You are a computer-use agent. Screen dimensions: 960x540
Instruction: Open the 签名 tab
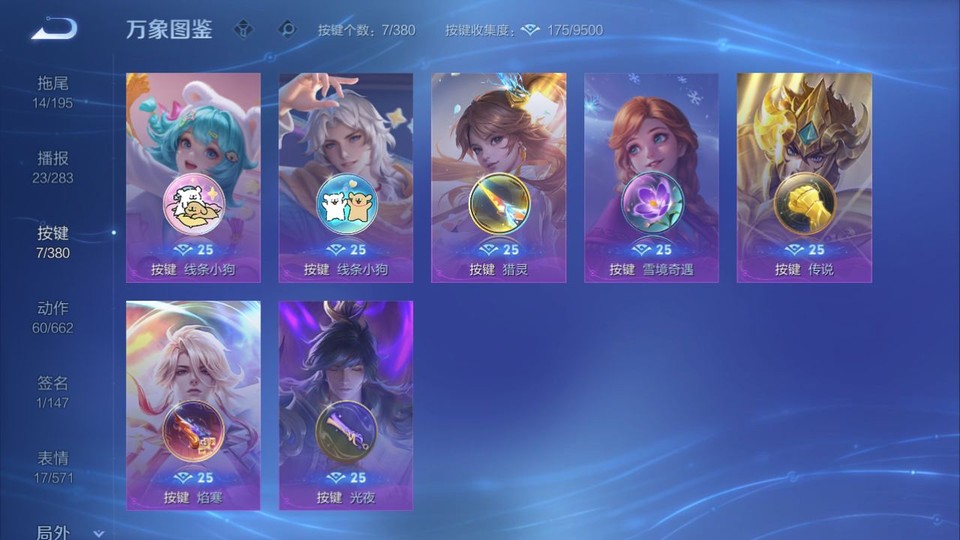(53, 392)
